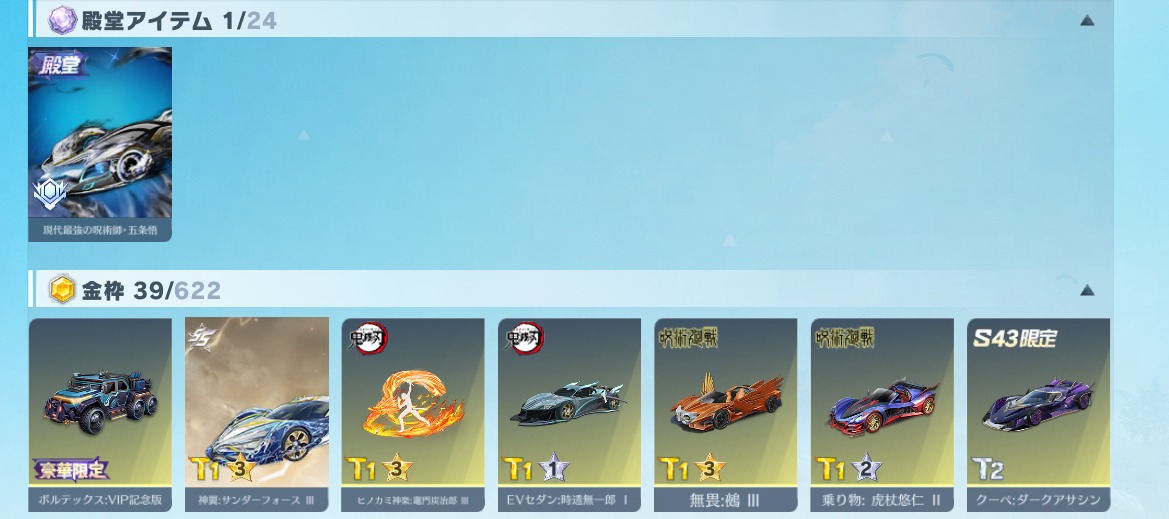Select the S43限定 クーペ:ダークアサシン card

pos(1038,414)
